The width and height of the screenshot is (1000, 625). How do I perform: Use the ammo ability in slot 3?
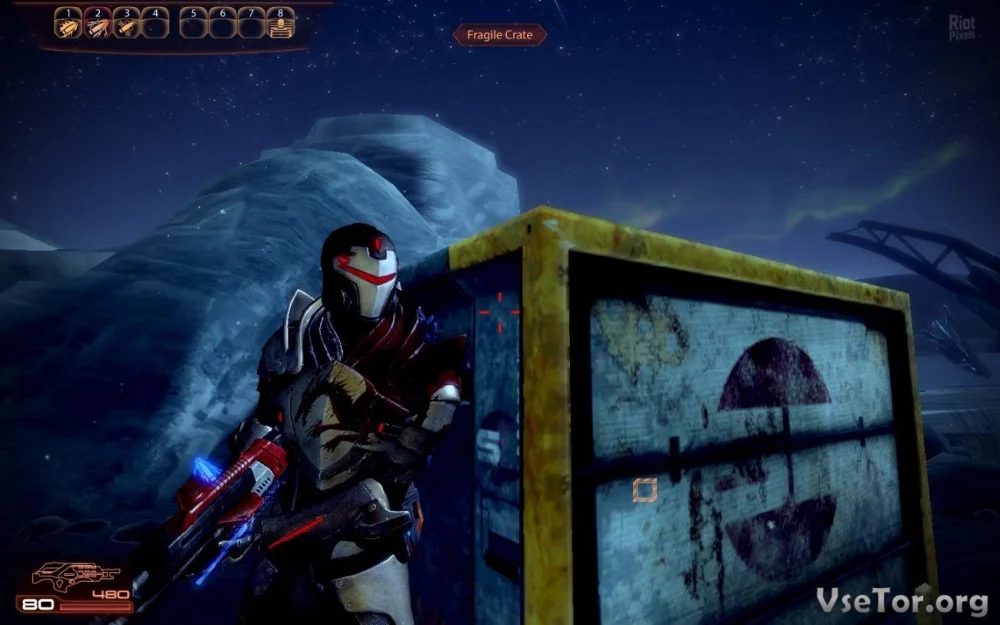(x=126, y=26)
